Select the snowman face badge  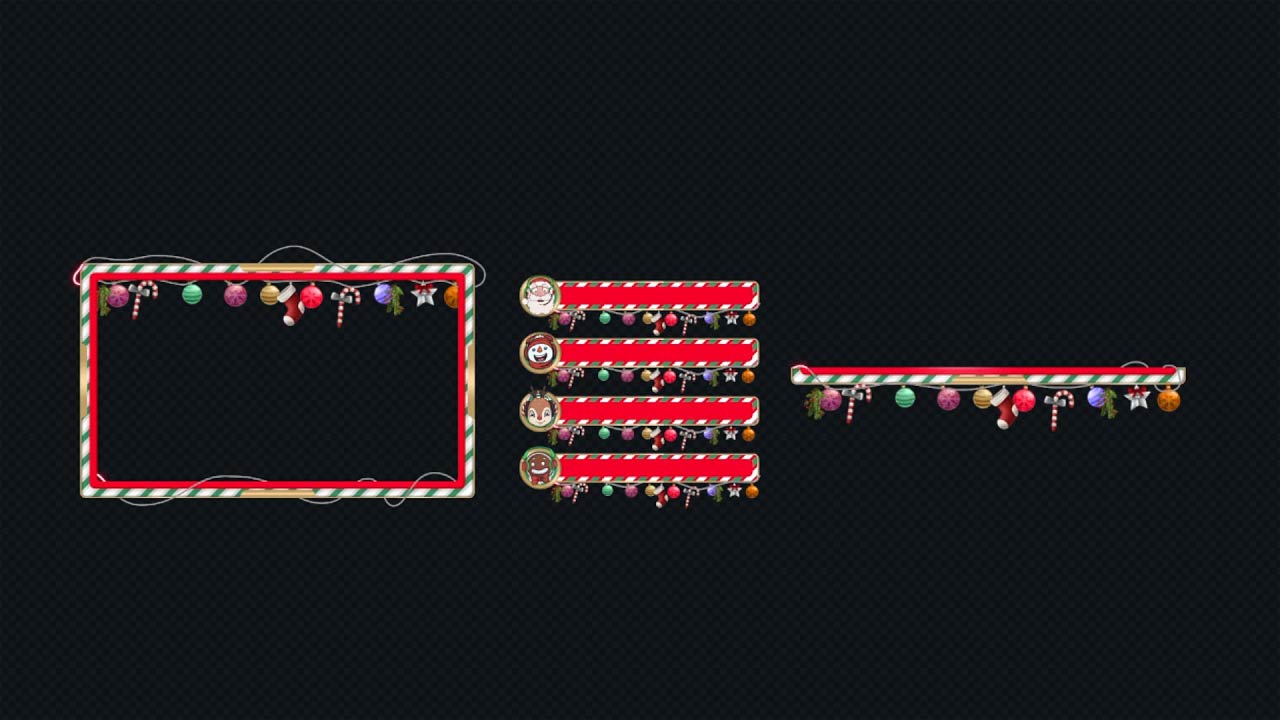540,352
